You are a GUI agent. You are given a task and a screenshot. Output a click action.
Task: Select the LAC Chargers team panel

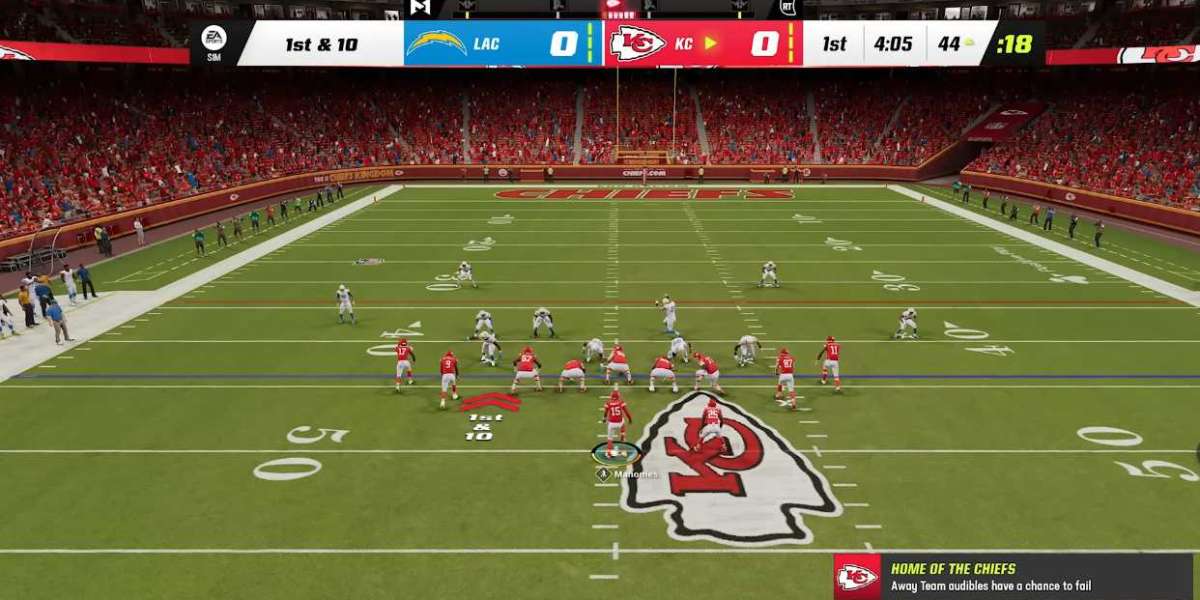[x=503, y=44]
